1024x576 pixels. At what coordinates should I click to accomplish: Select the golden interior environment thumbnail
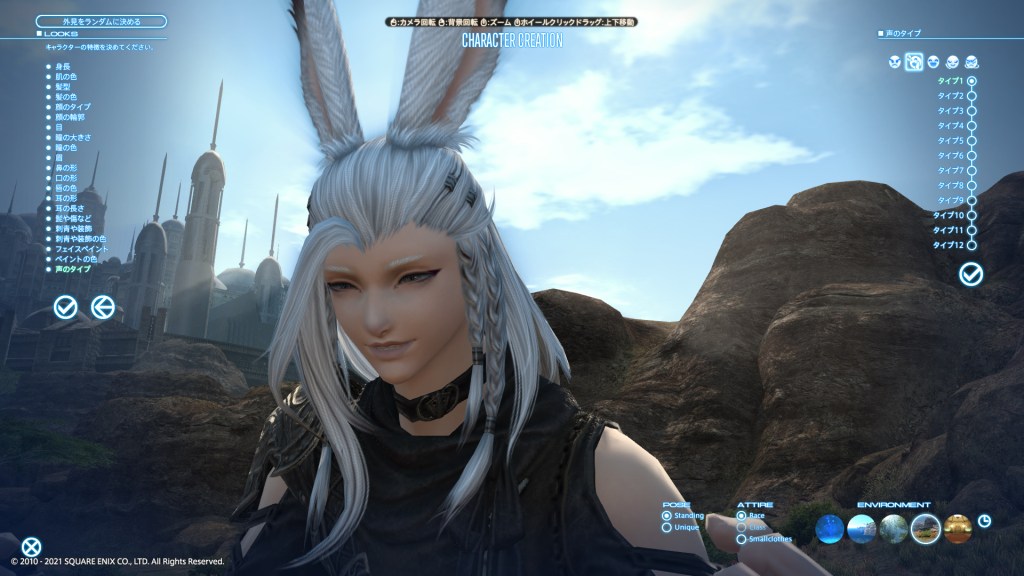point(957,528)
